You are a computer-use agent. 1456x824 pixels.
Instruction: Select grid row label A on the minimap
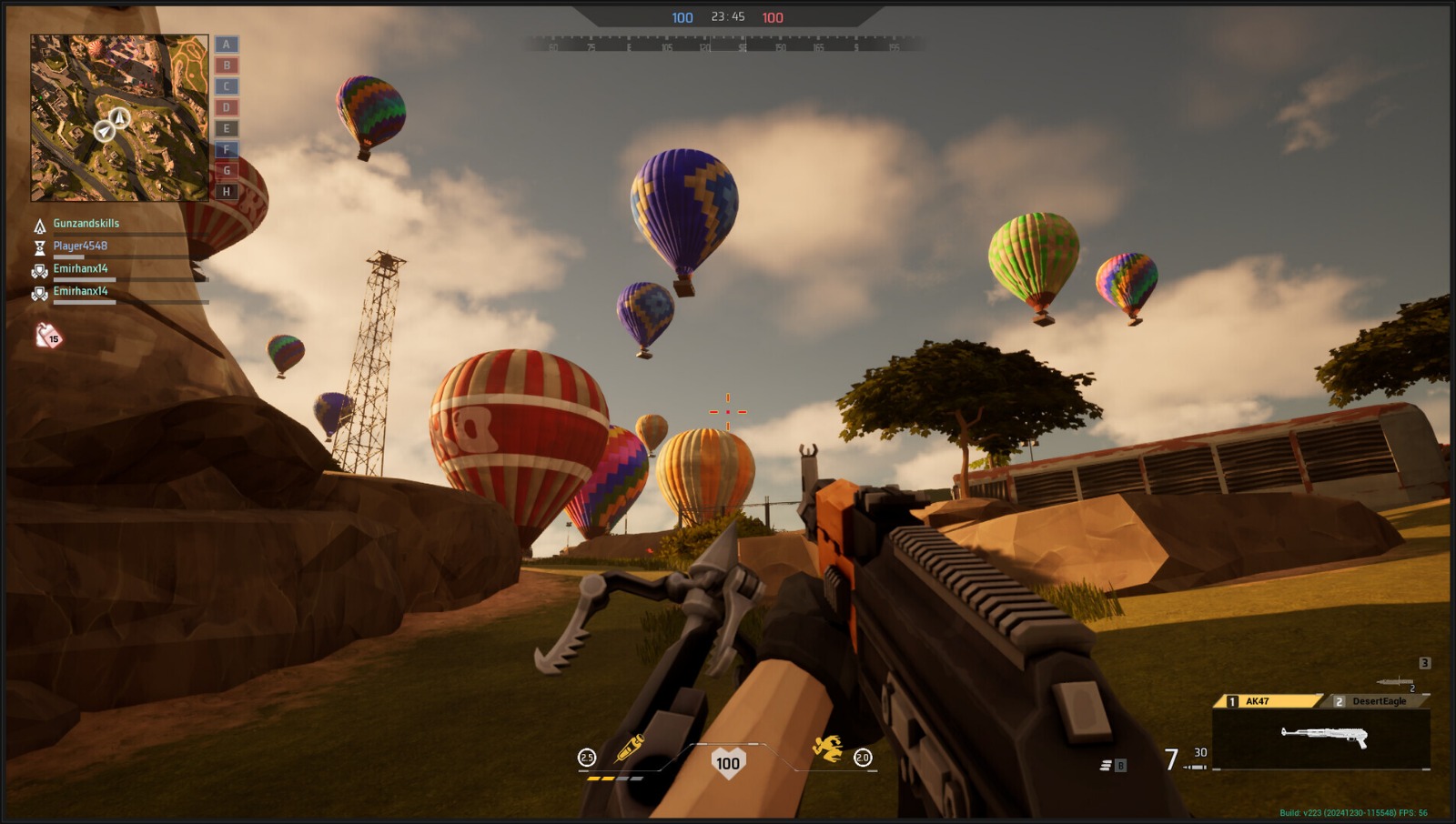pos(225,44)
